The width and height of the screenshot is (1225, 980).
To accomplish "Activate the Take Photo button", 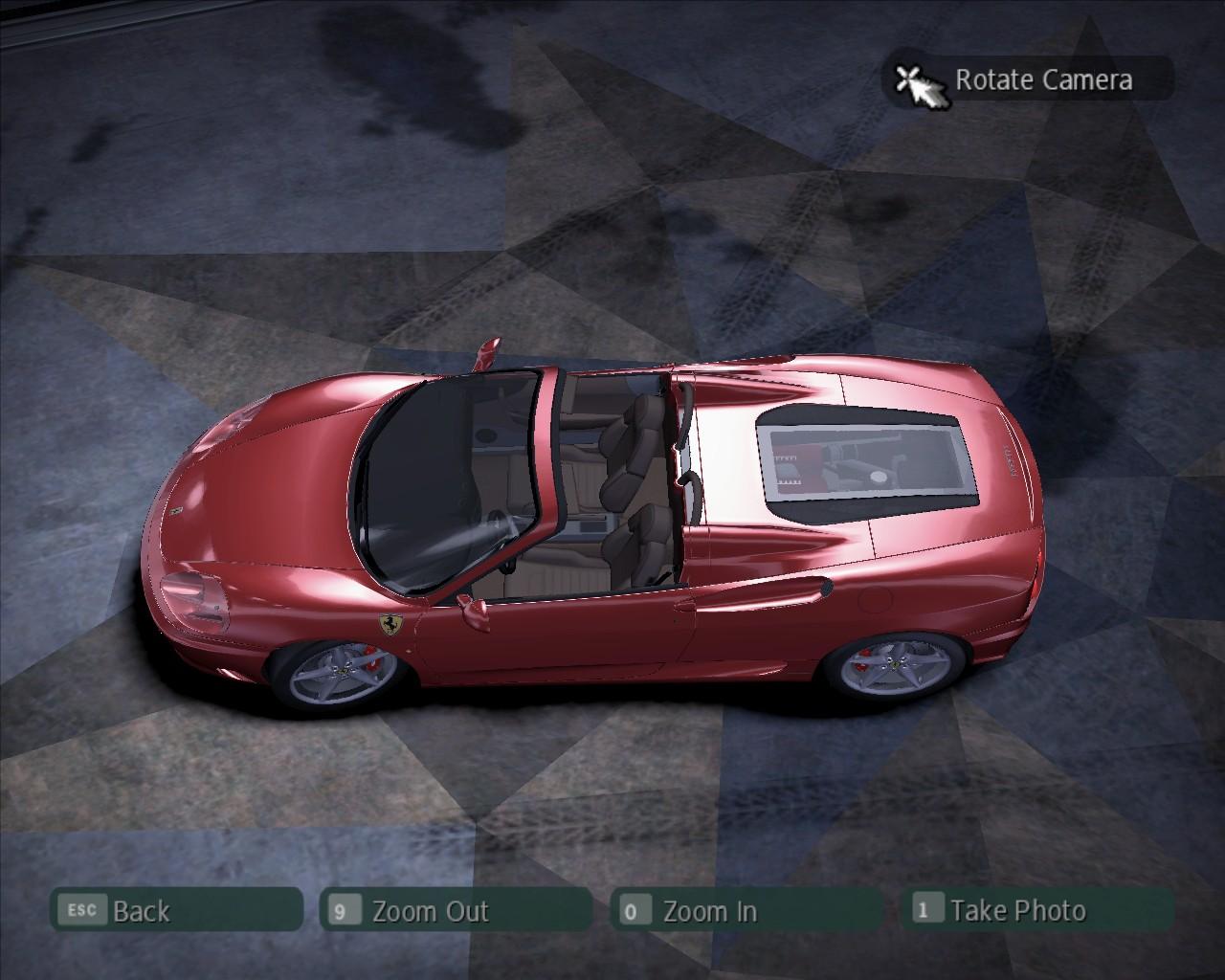I will [x=1036, y=909].
